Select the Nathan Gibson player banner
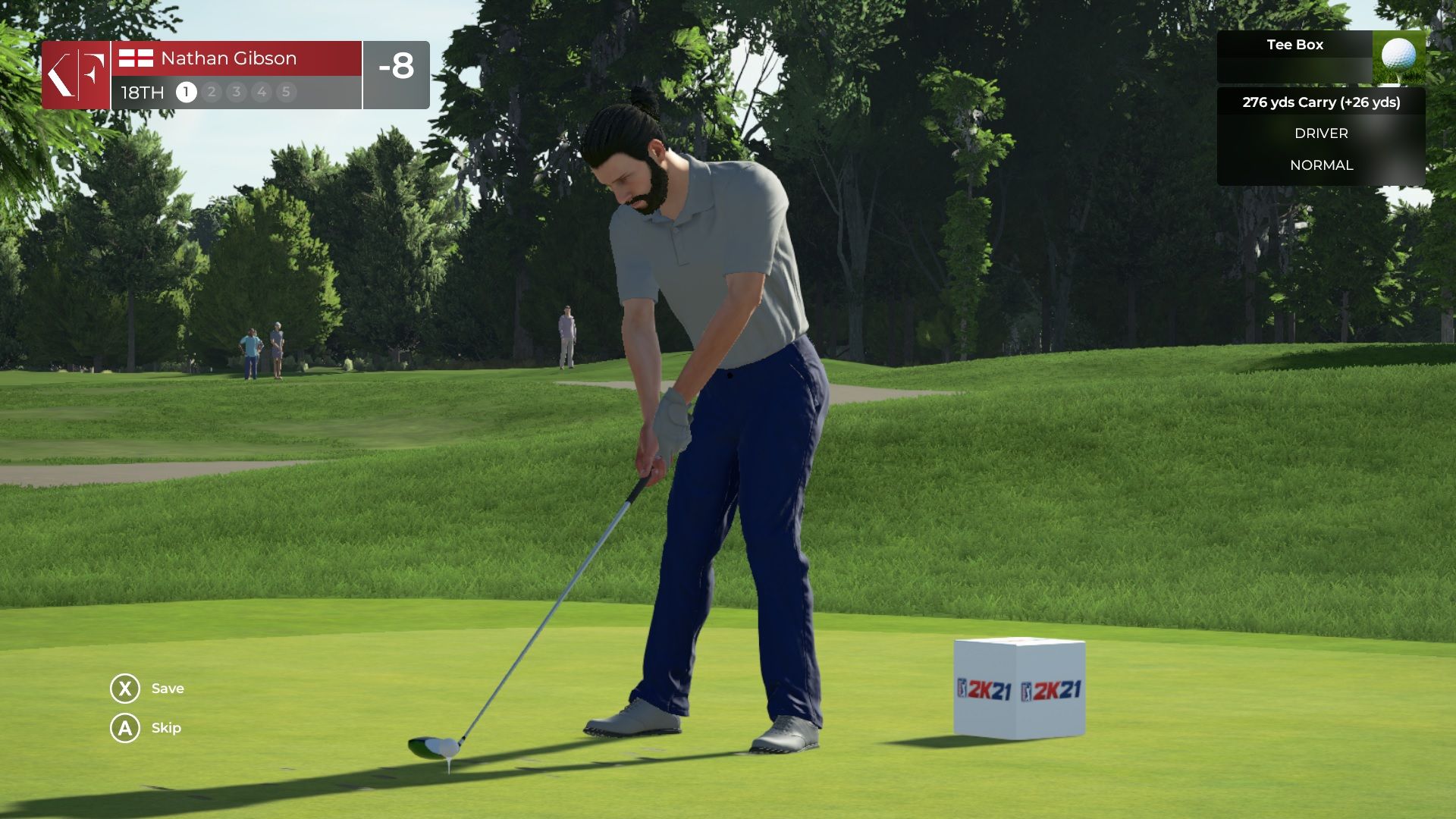Viewport: 1456px width, 819px height. [x=227, y=58]
